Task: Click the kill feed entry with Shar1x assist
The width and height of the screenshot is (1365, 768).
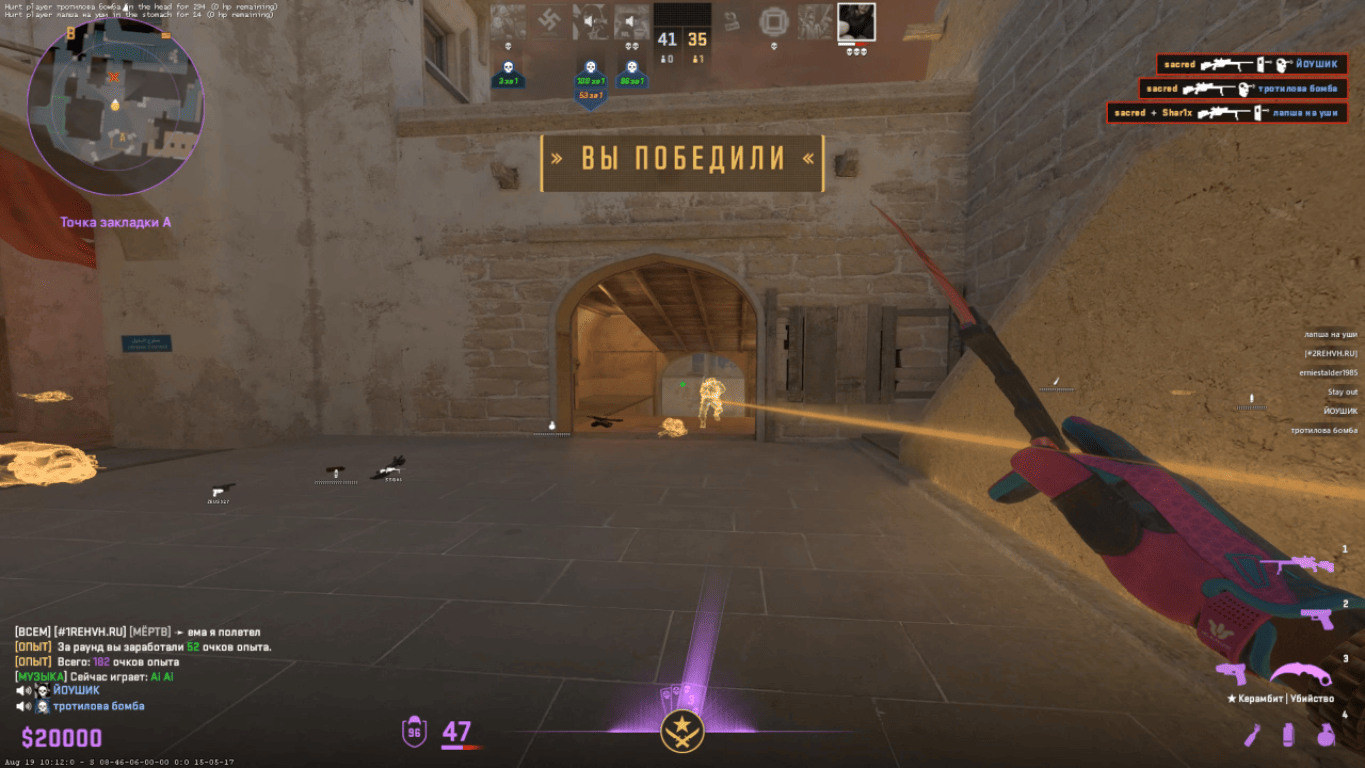Action: (1227, 113)
